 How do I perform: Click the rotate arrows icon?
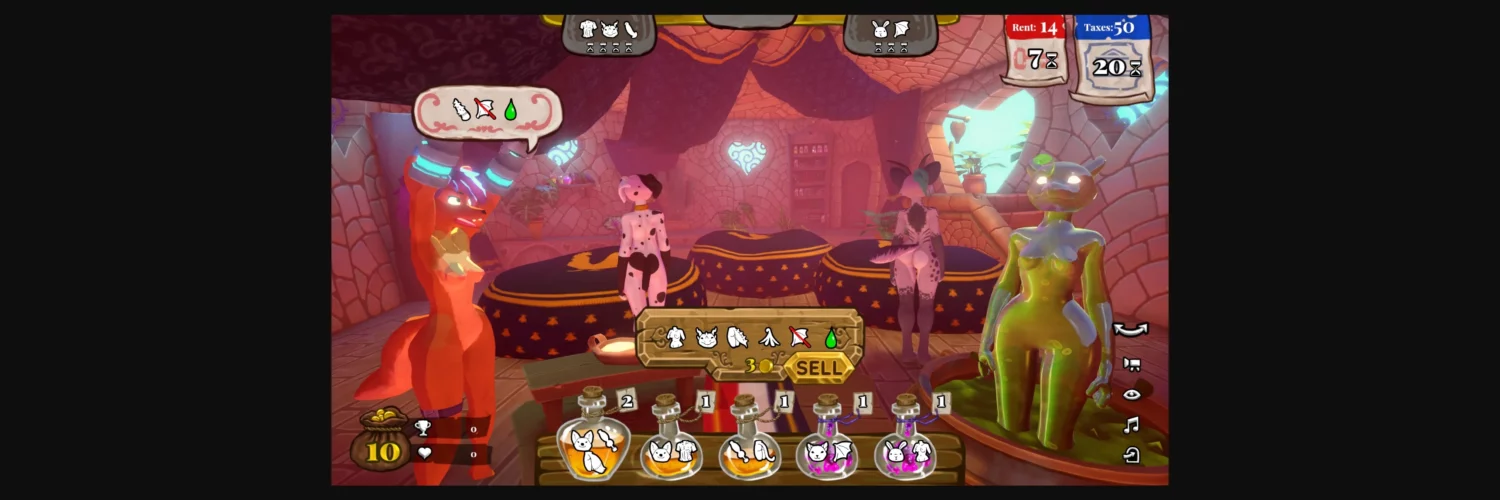coord(1131,330)
